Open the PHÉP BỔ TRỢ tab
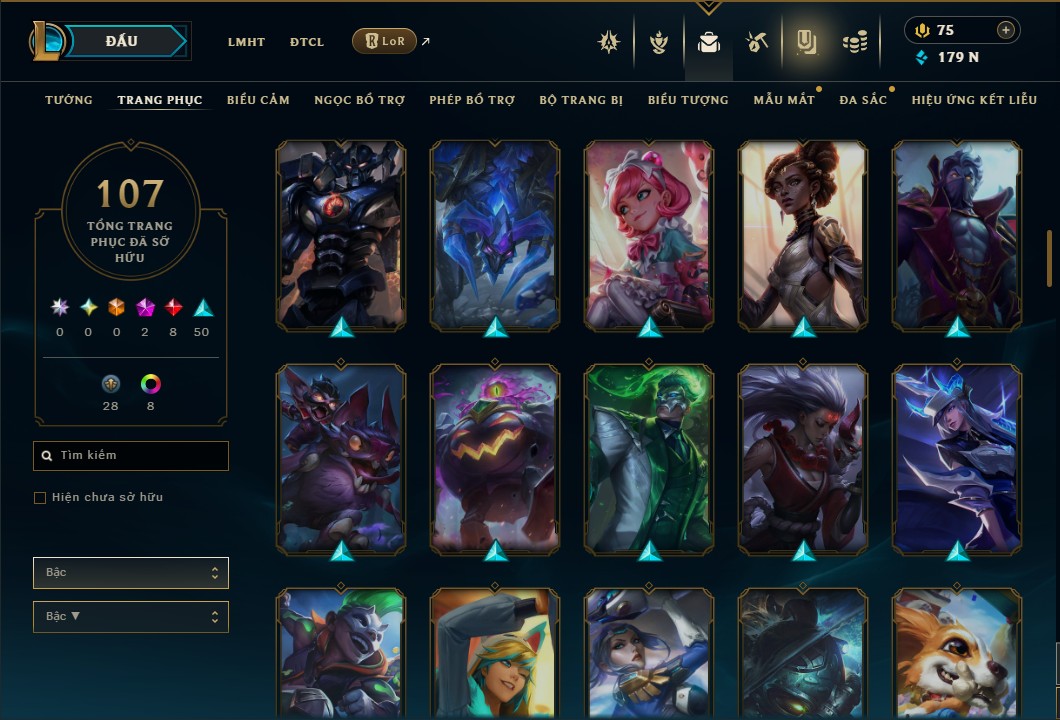Screen dimensions: 1060x720 click(x=472, y=100)
